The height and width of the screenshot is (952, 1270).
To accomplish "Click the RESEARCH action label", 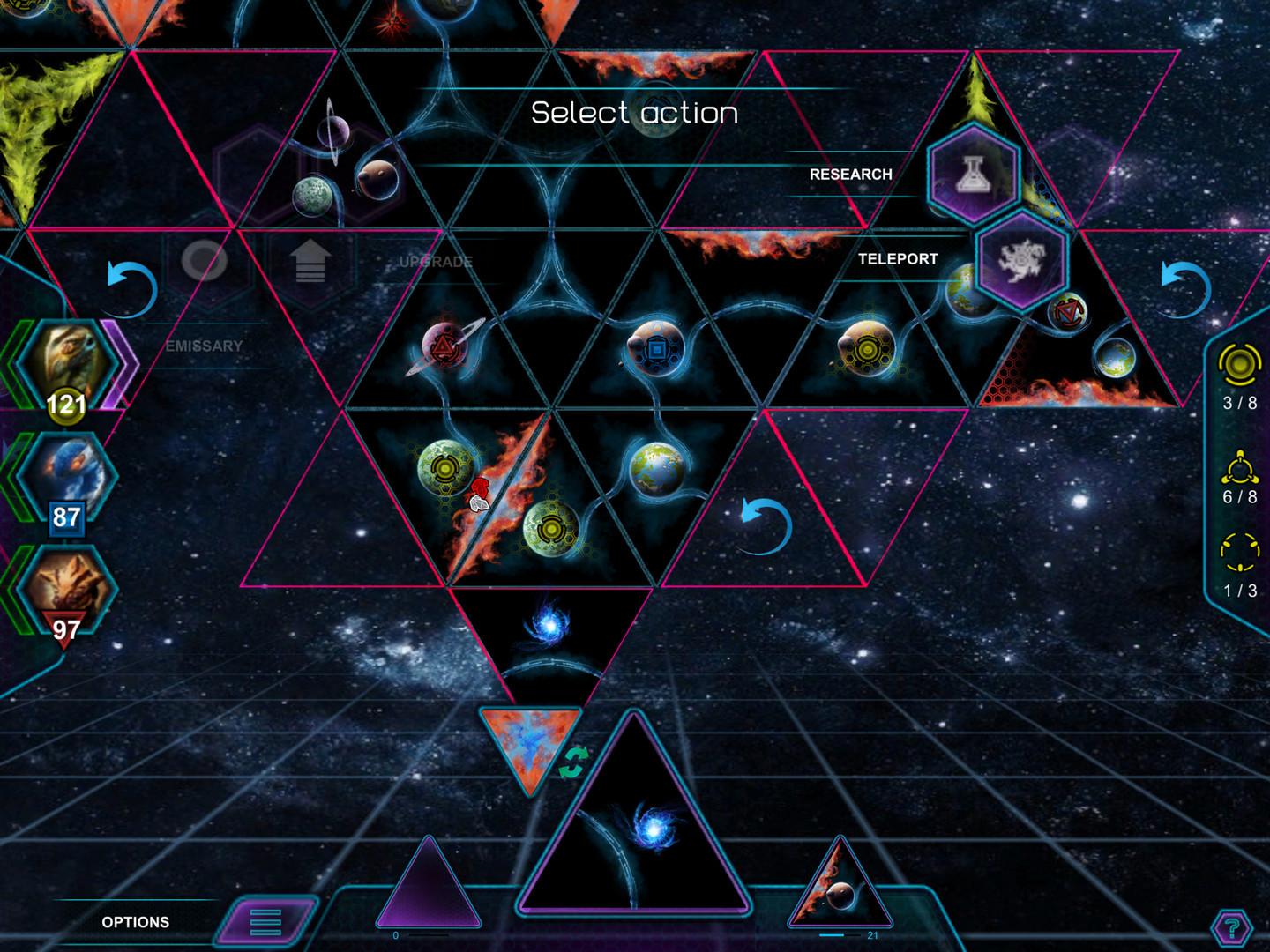I will click(x=851, y=174).
